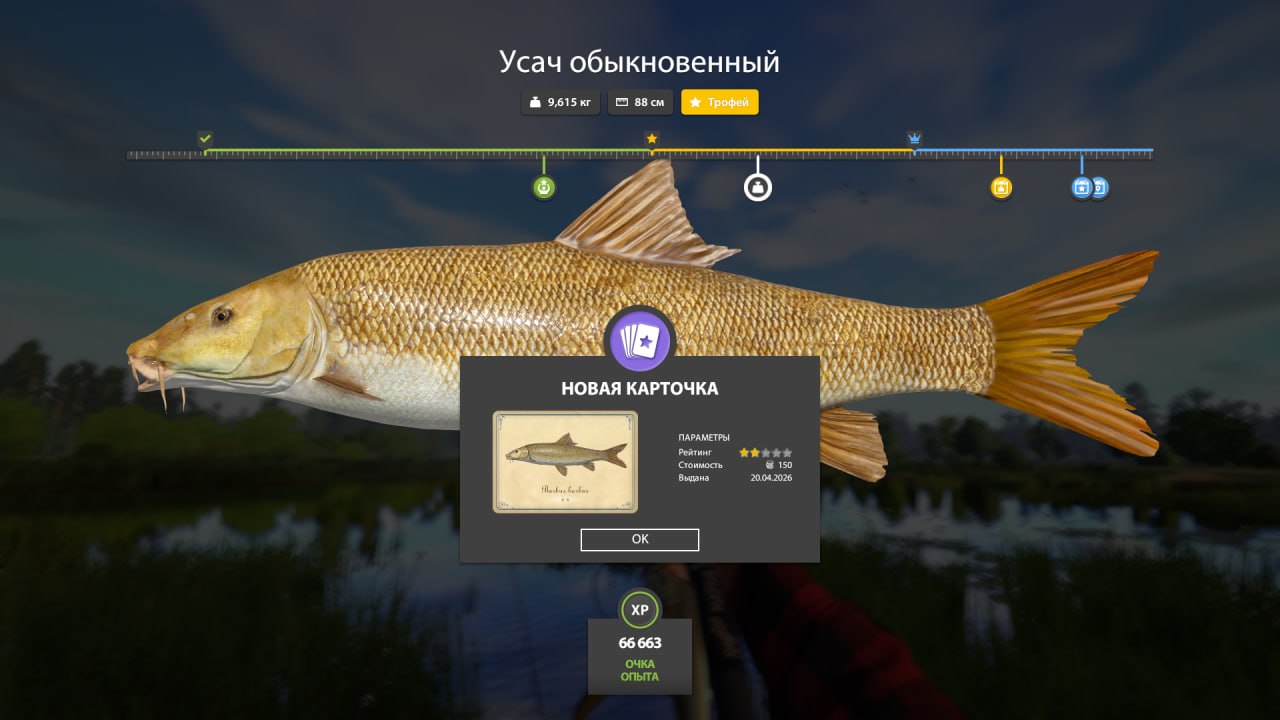Click the blue star badge near the timeline end
The height and width of the screenshot is (720, 1280).
tap(1081, 186)
